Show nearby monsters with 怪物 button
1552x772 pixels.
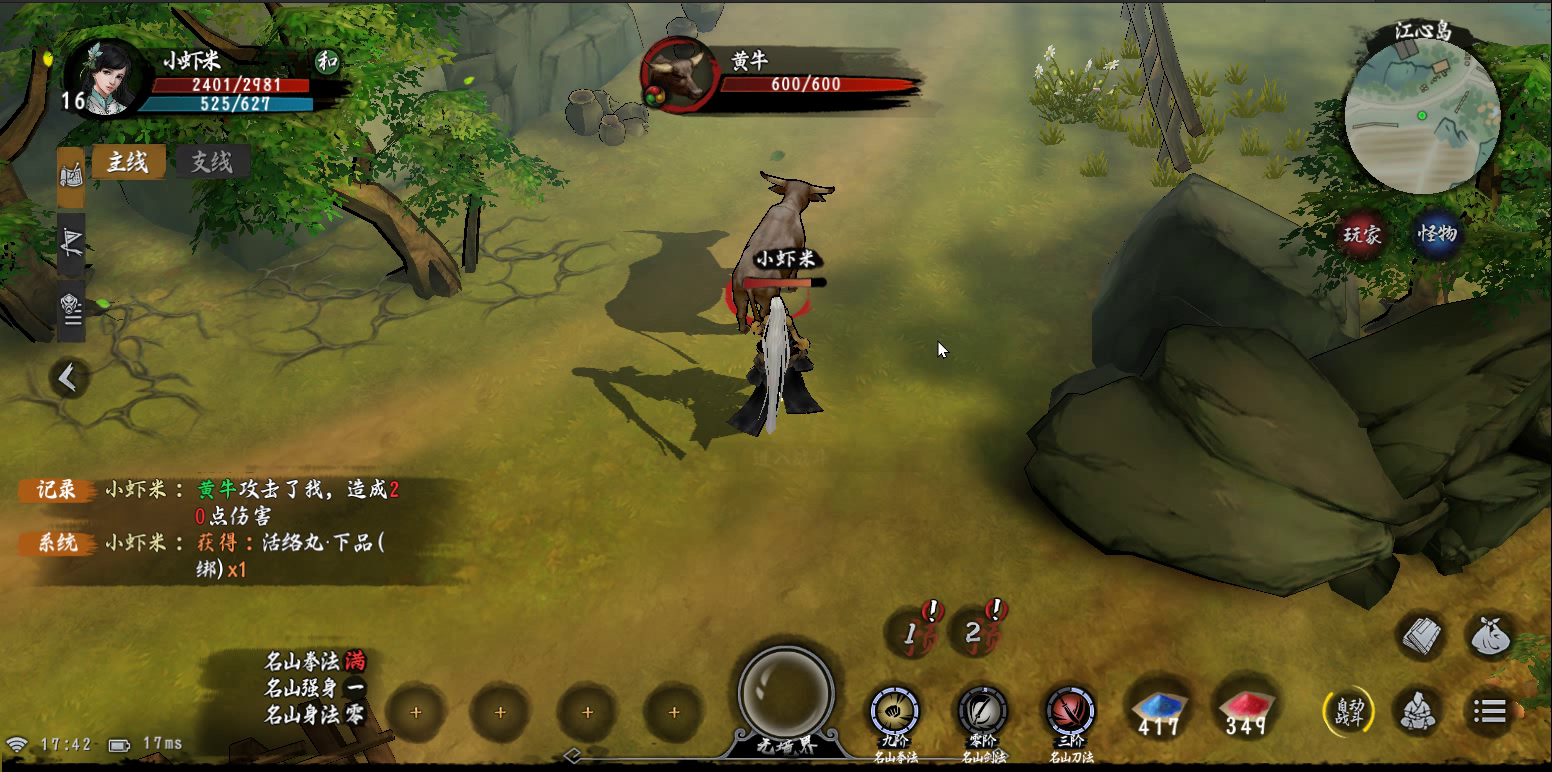tap(1438, 235)
